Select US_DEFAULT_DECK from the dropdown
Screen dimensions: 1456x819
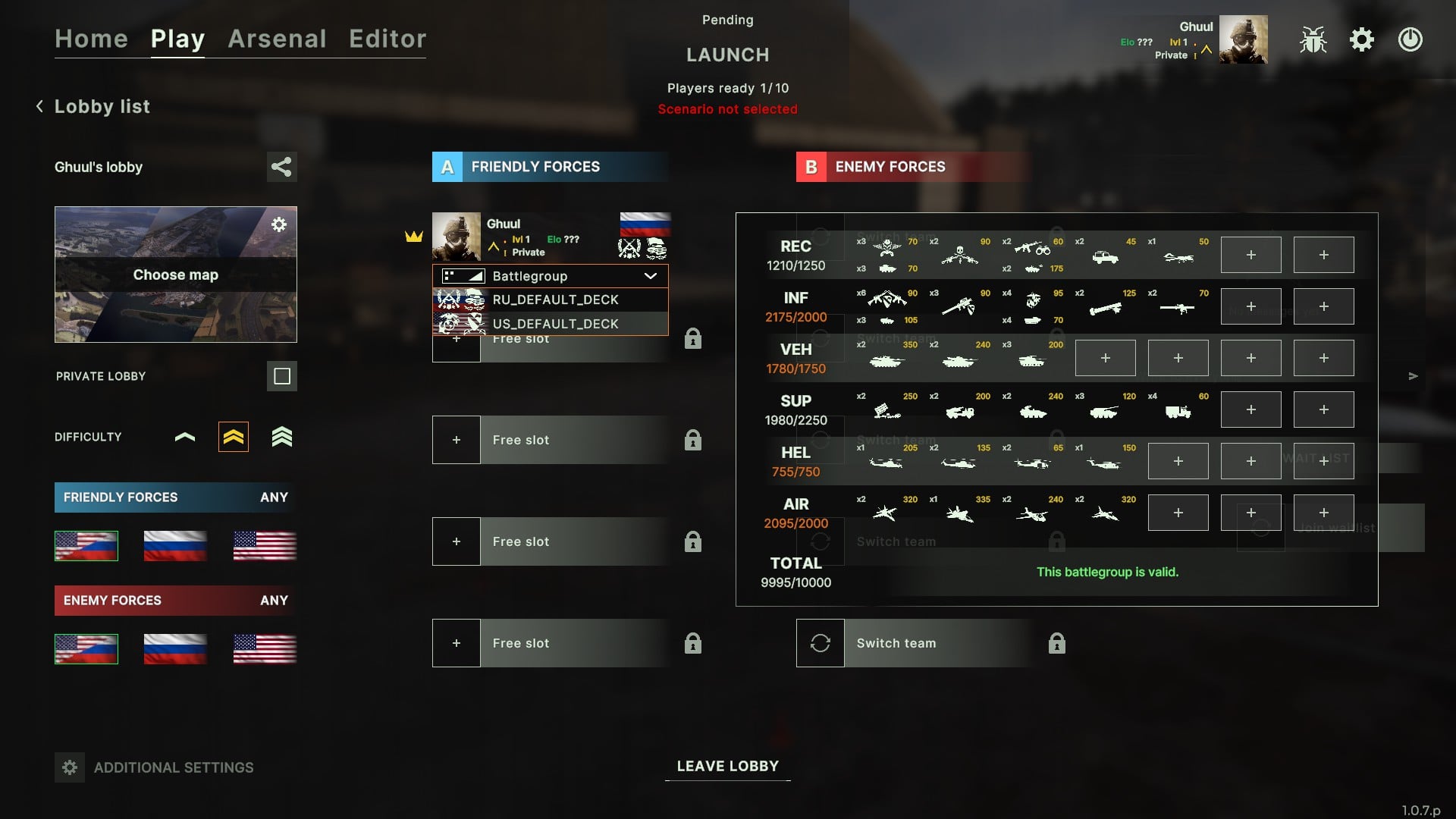point(556,324)
